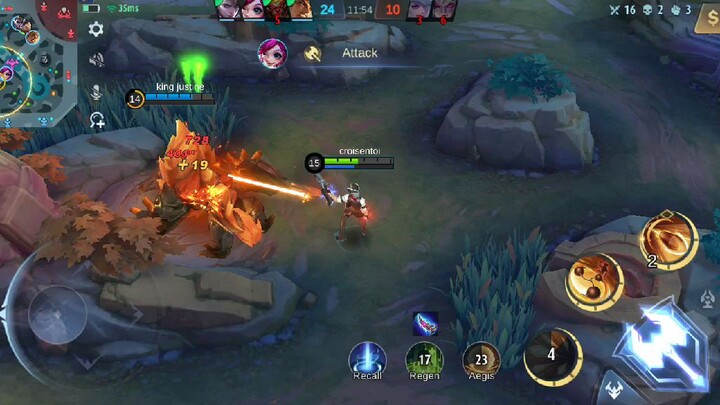This screenshot has width=720, height=405.
Task: Use the ultimate skill showing 2
Action: (667, 240)
